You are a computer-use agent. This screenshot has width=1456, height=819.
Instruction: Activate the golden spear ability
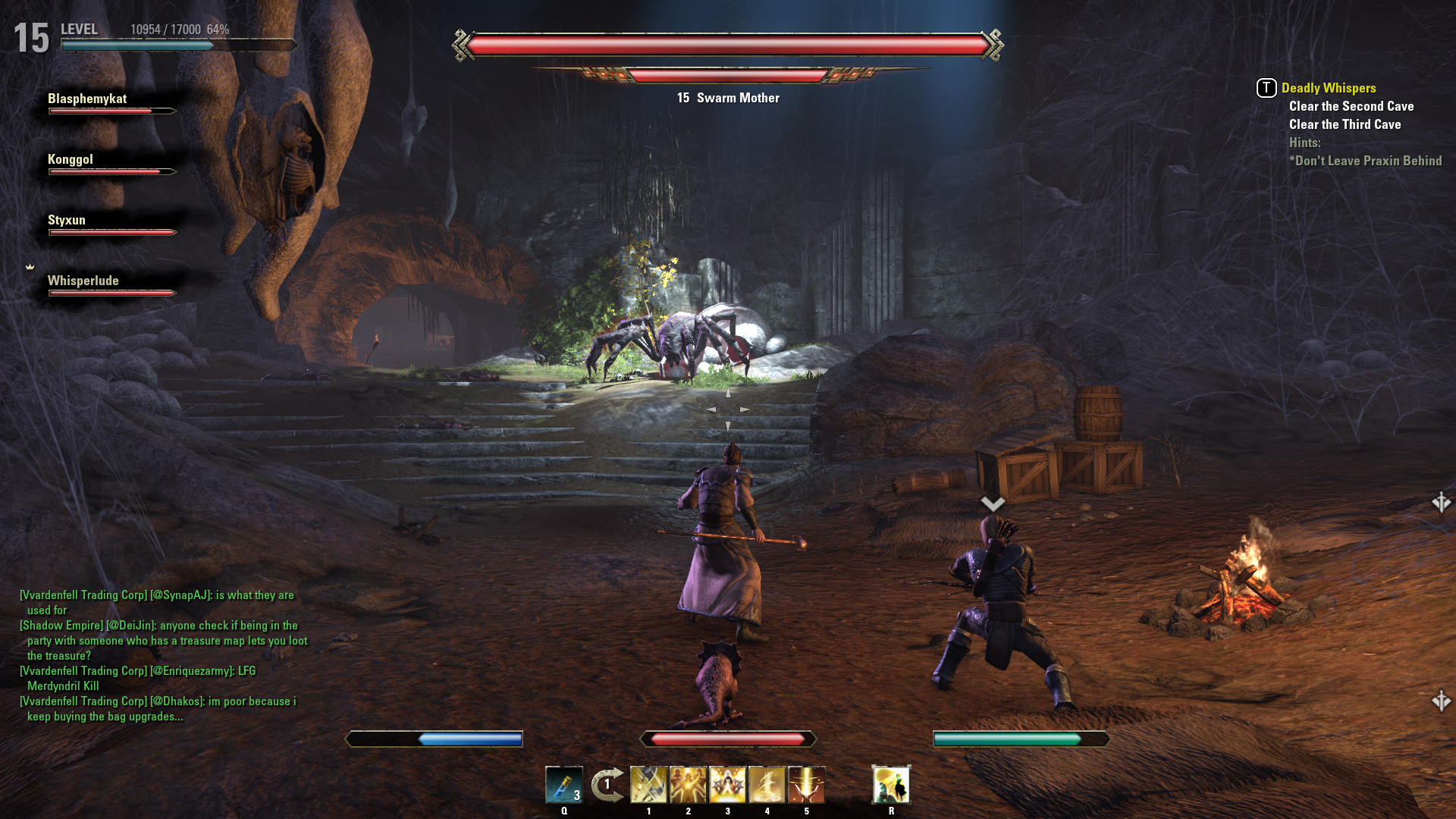[x=648, y=785]
